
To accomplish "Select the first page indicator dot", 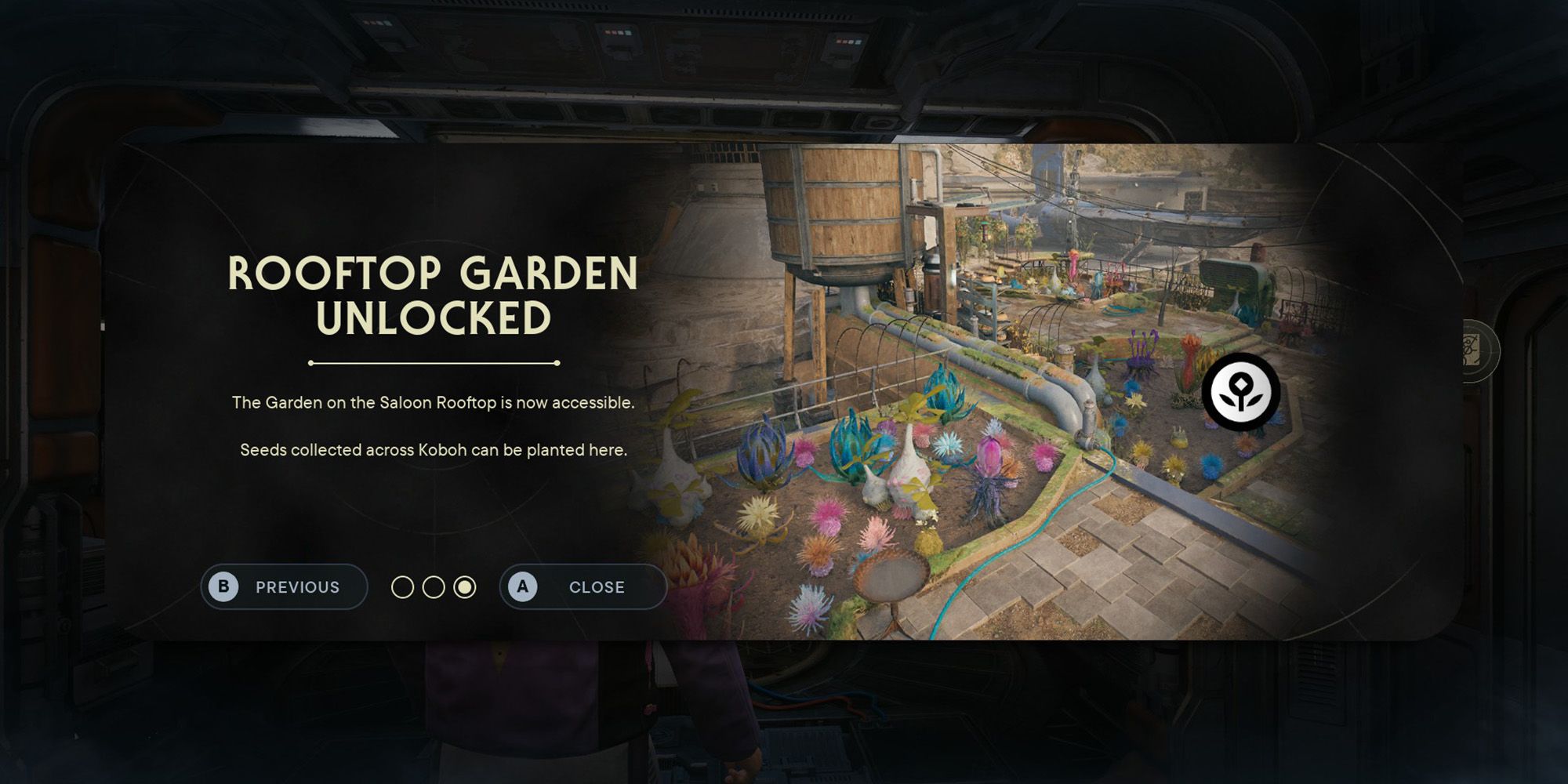I will pos(404,586).
